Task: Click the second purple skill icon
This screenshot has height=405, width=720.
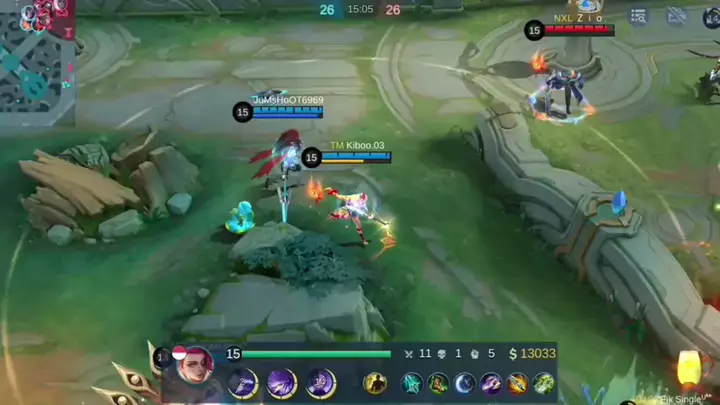Action: 281,382
